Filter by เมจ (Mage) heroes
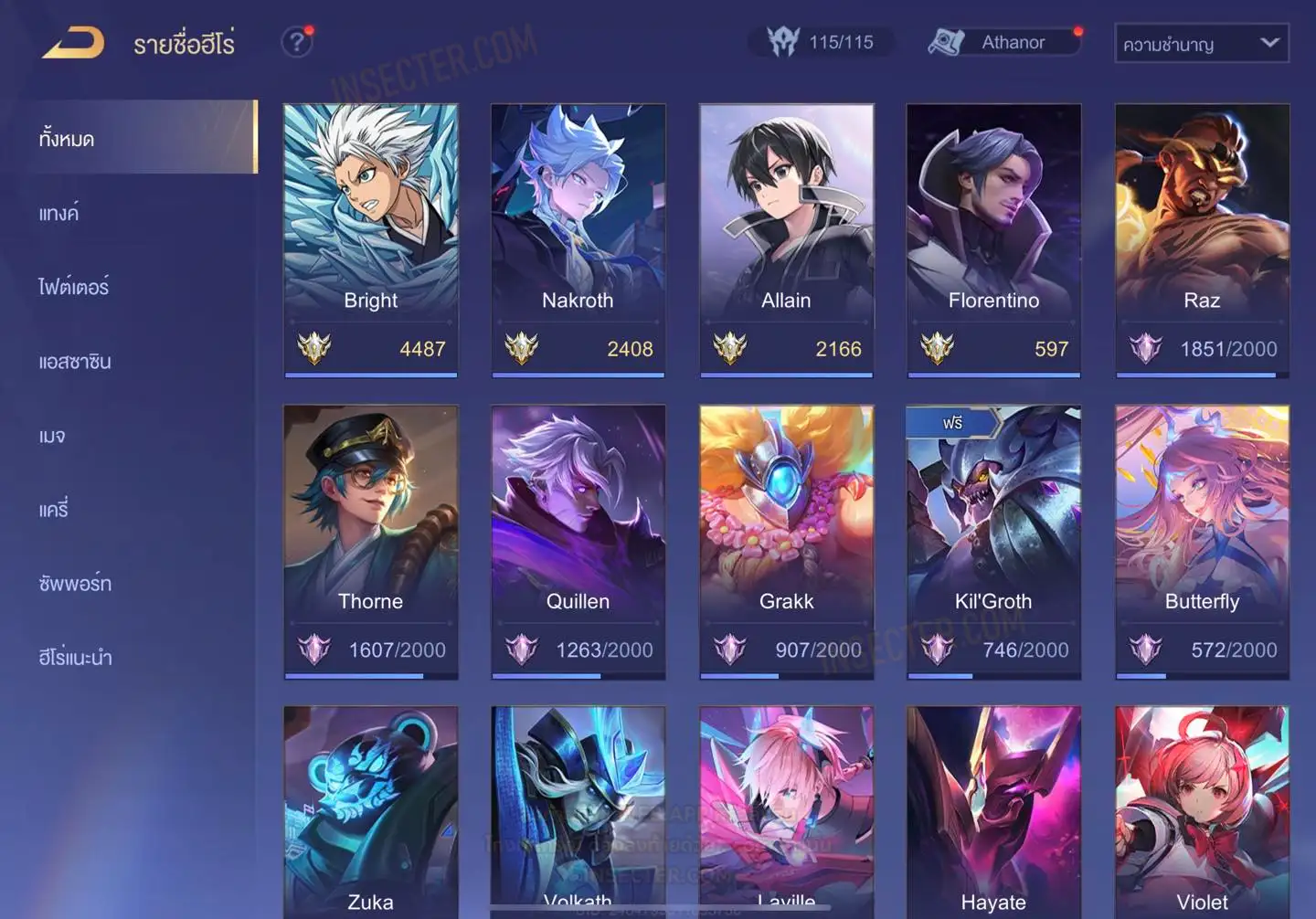Screen dimensions: 1316x919 click(x=52, y=436)
